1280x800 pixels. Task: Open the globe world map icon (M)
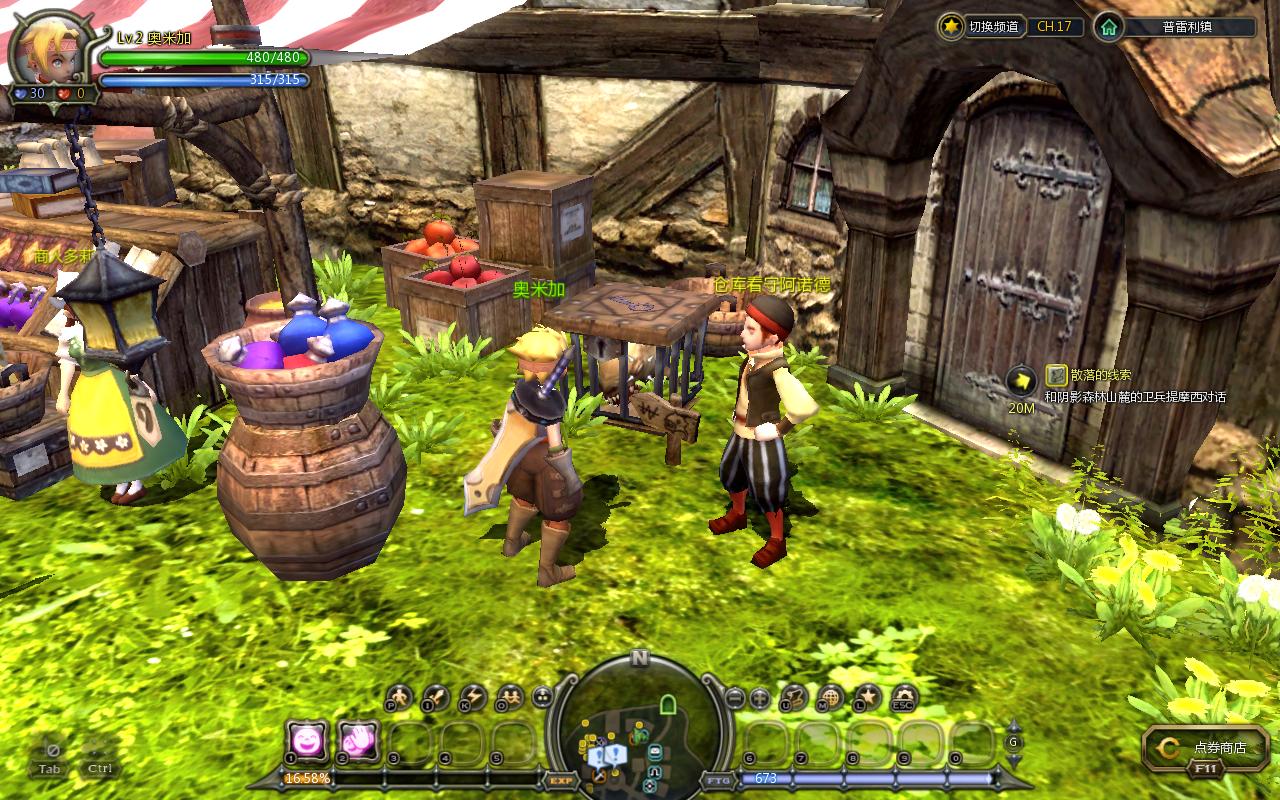(830, 696)
